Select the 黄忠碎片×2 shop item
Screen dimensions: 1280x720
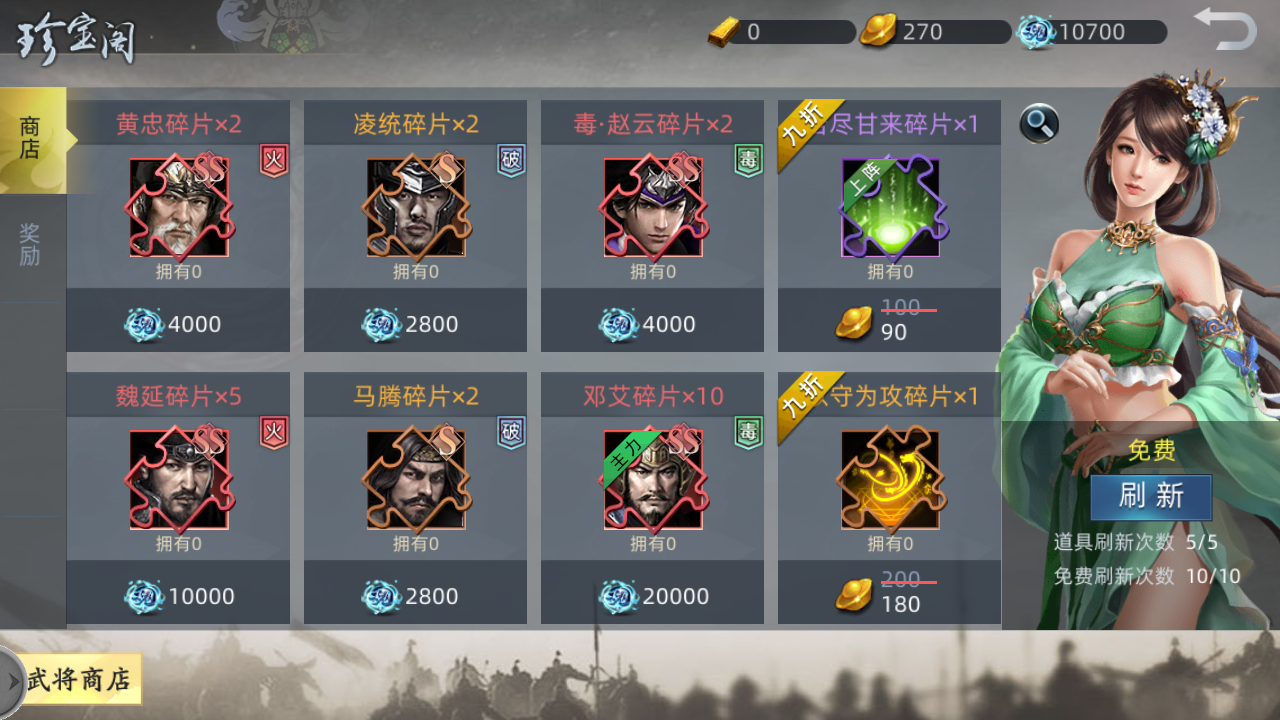pyautogui.click(x=179, y=208)
